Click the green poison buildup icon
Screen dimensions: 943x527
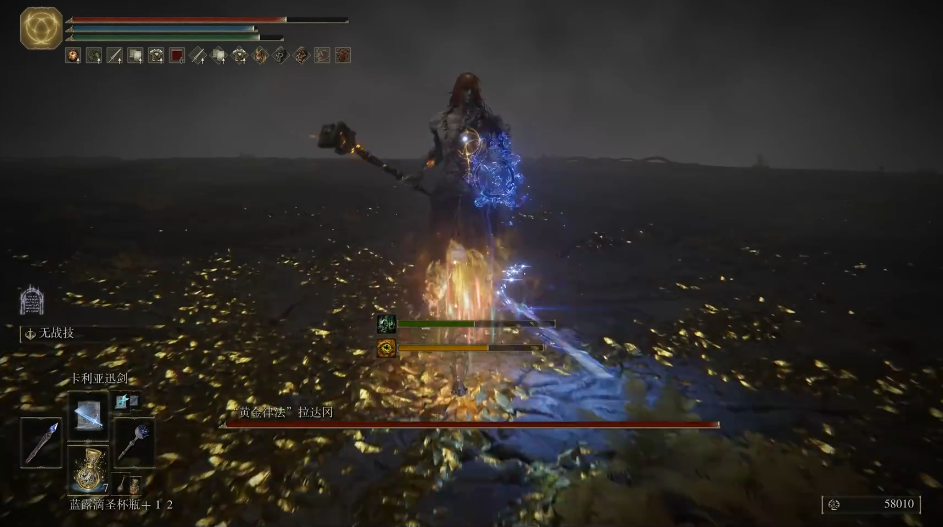click(x=386, y=323)
